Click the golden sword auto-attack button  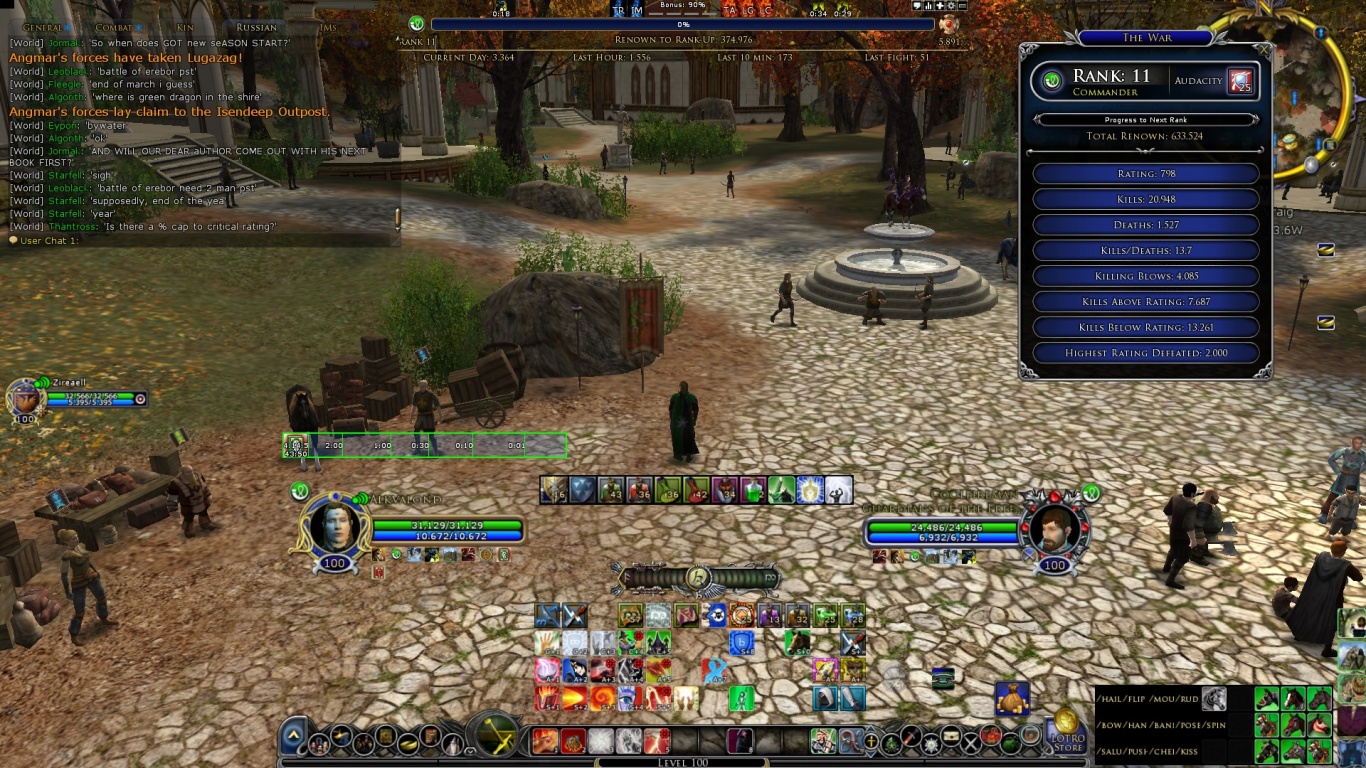click(496, 738)
